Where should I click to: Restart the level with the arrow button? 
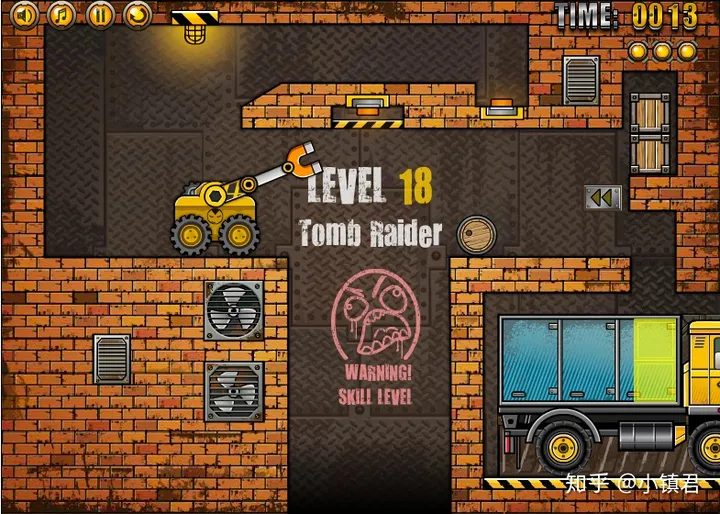tap(138, 14)
